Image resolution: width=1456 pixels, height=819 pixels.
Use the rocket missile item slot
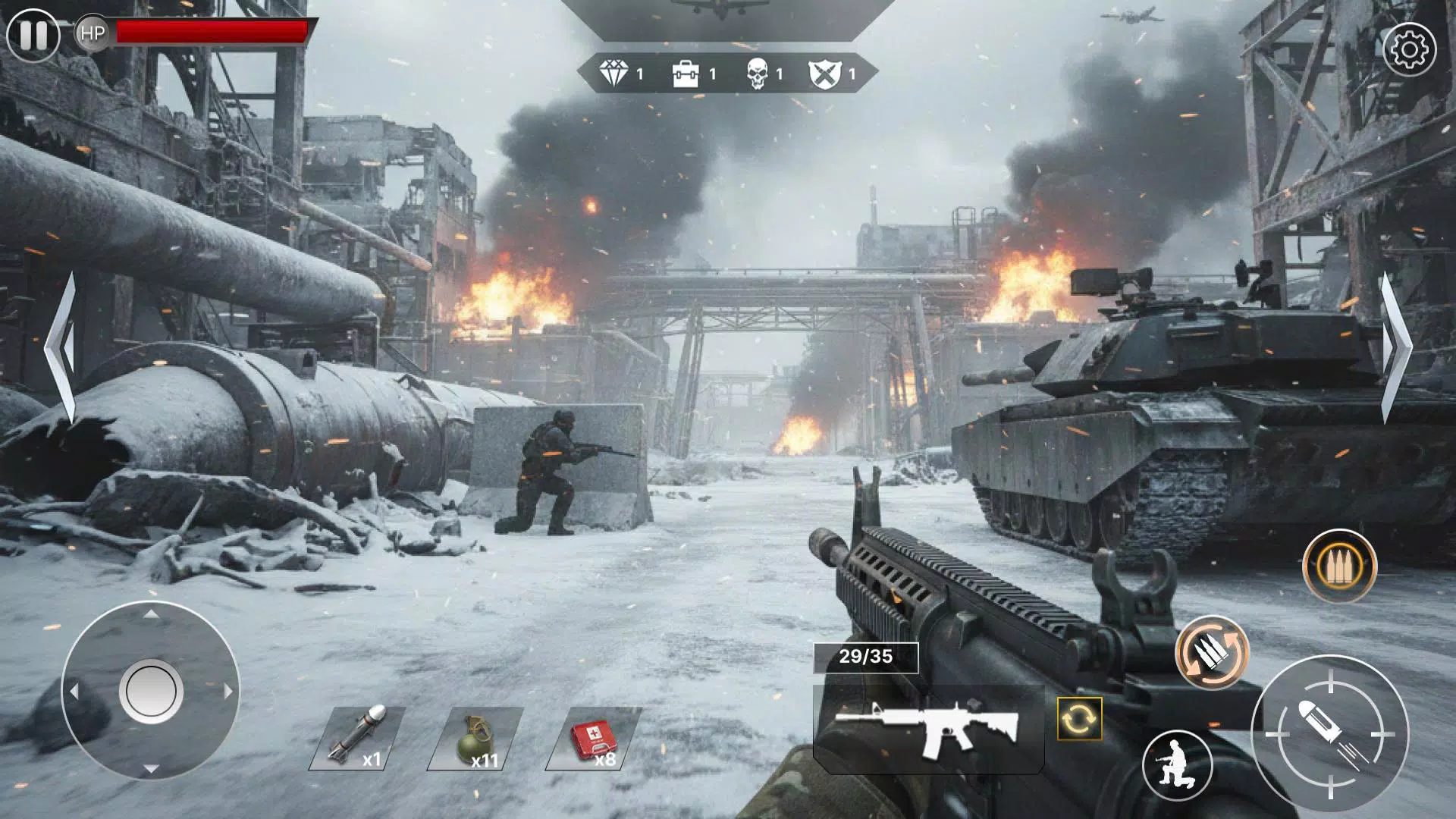pyautogui.click(x=356, y=738)
